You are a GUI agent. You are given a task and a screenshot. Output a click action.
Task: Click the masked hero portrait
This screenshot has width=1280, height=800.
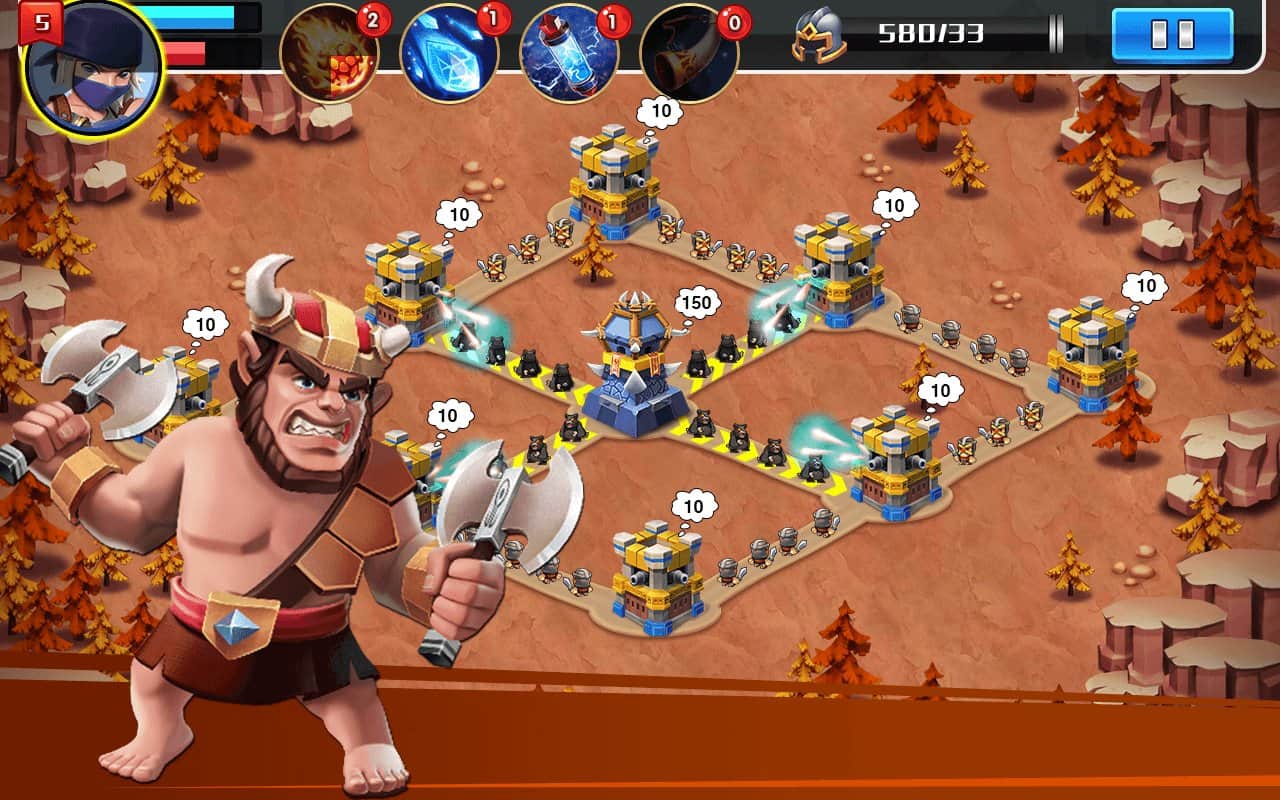click(93, 71)
